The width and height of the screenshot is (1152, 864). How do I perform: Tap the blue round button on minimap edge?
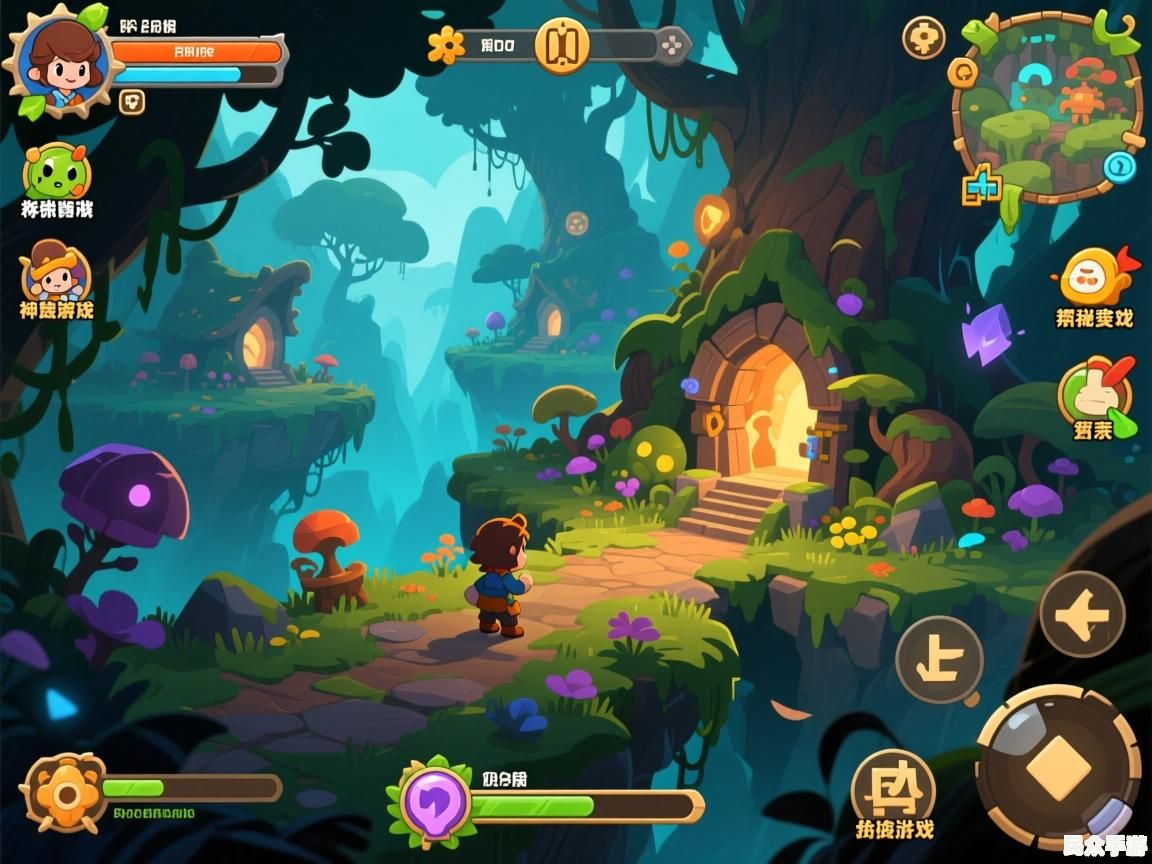tap(1121, 165)
